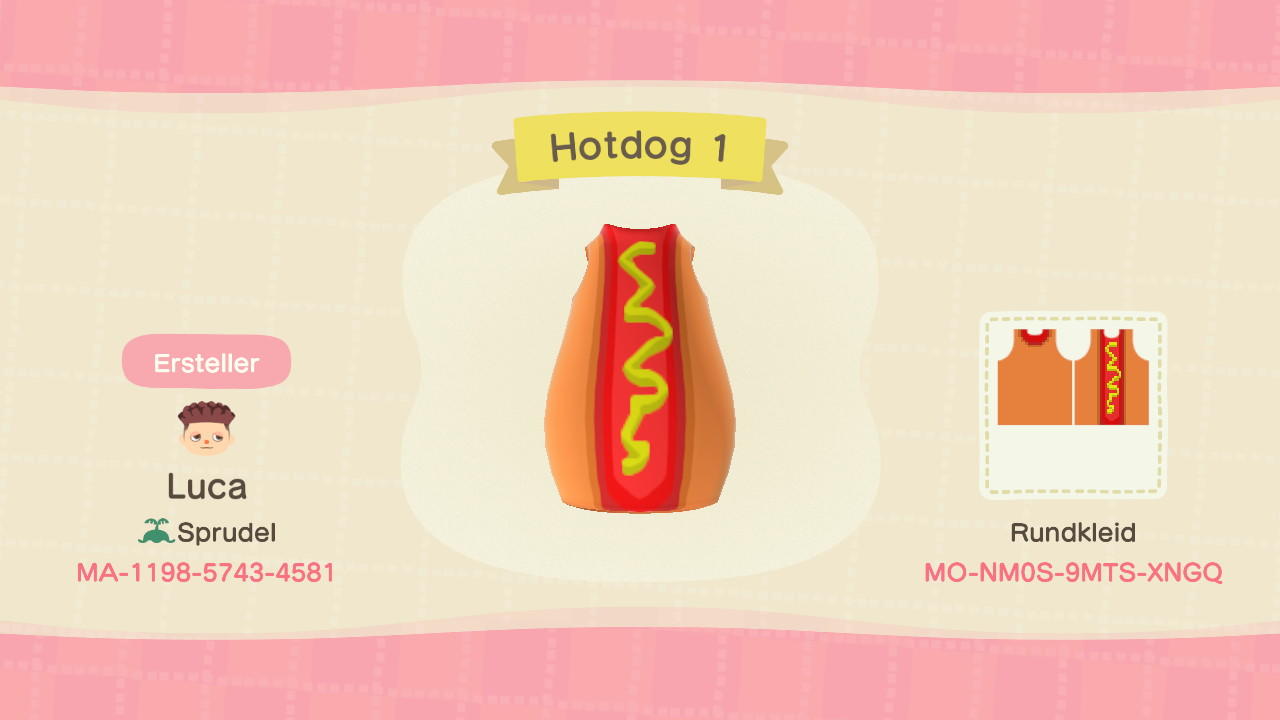Select the island name Sprudel

(x=228, y=531)
